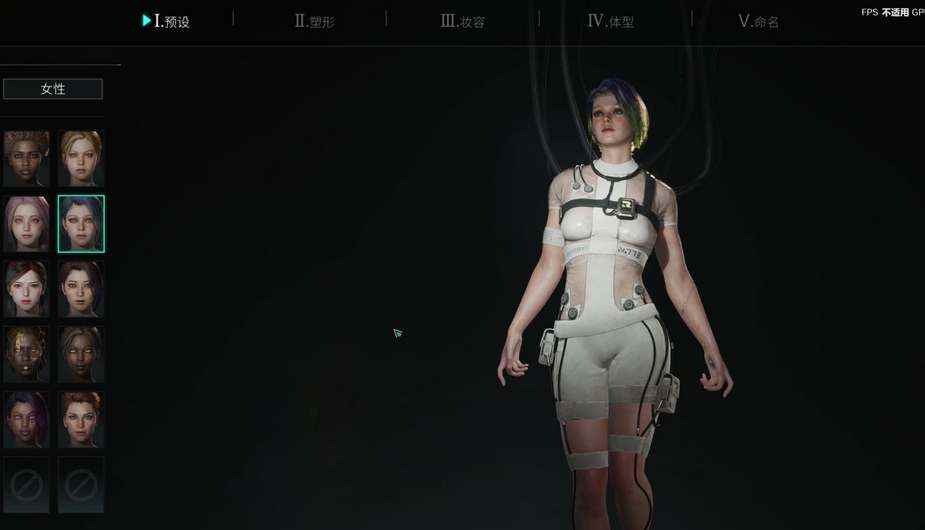Go to the 体型 body type tab
This screenshot has width=925, height=530.
611,21
